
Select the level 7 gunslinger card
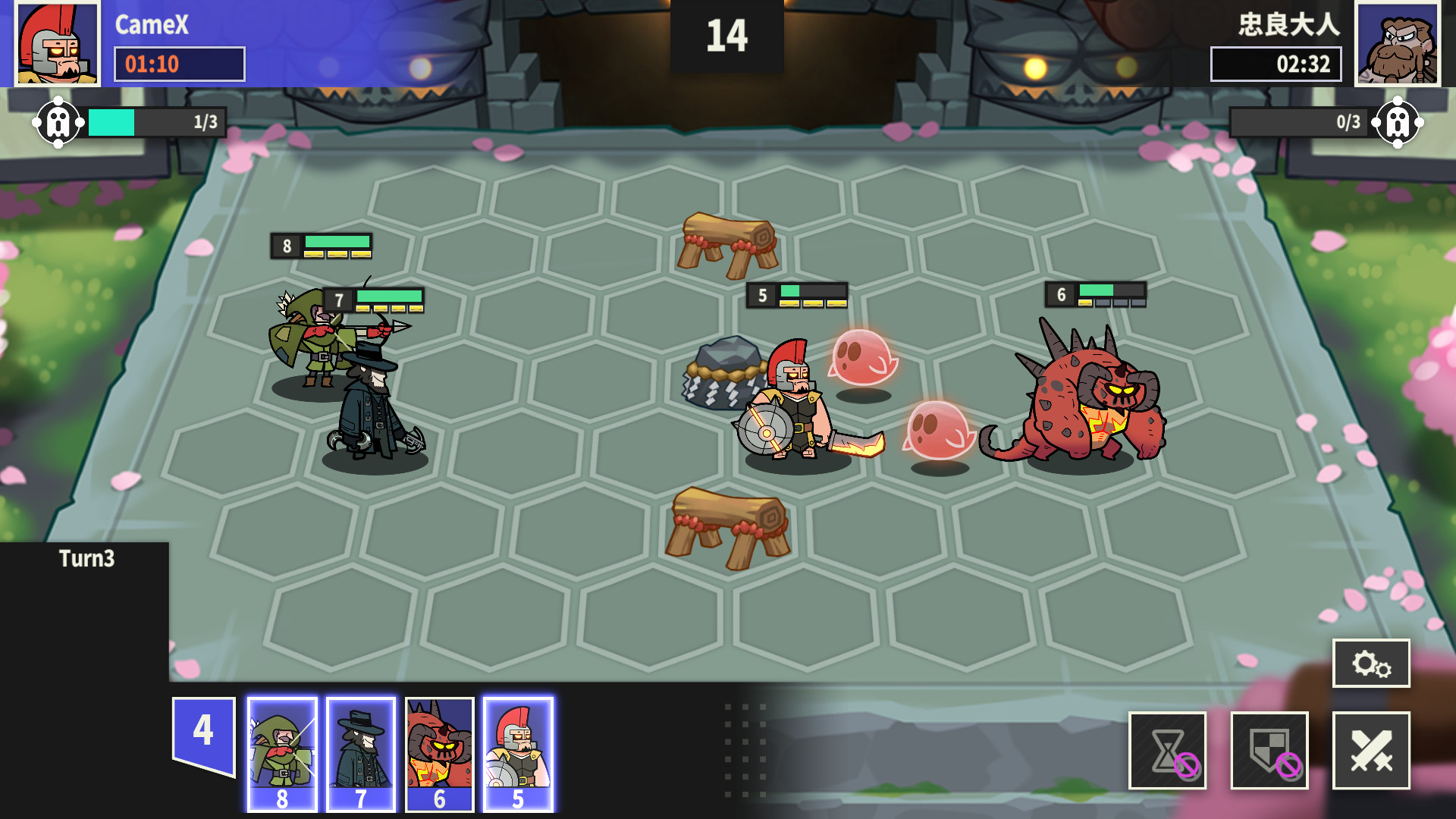(361, 755)
